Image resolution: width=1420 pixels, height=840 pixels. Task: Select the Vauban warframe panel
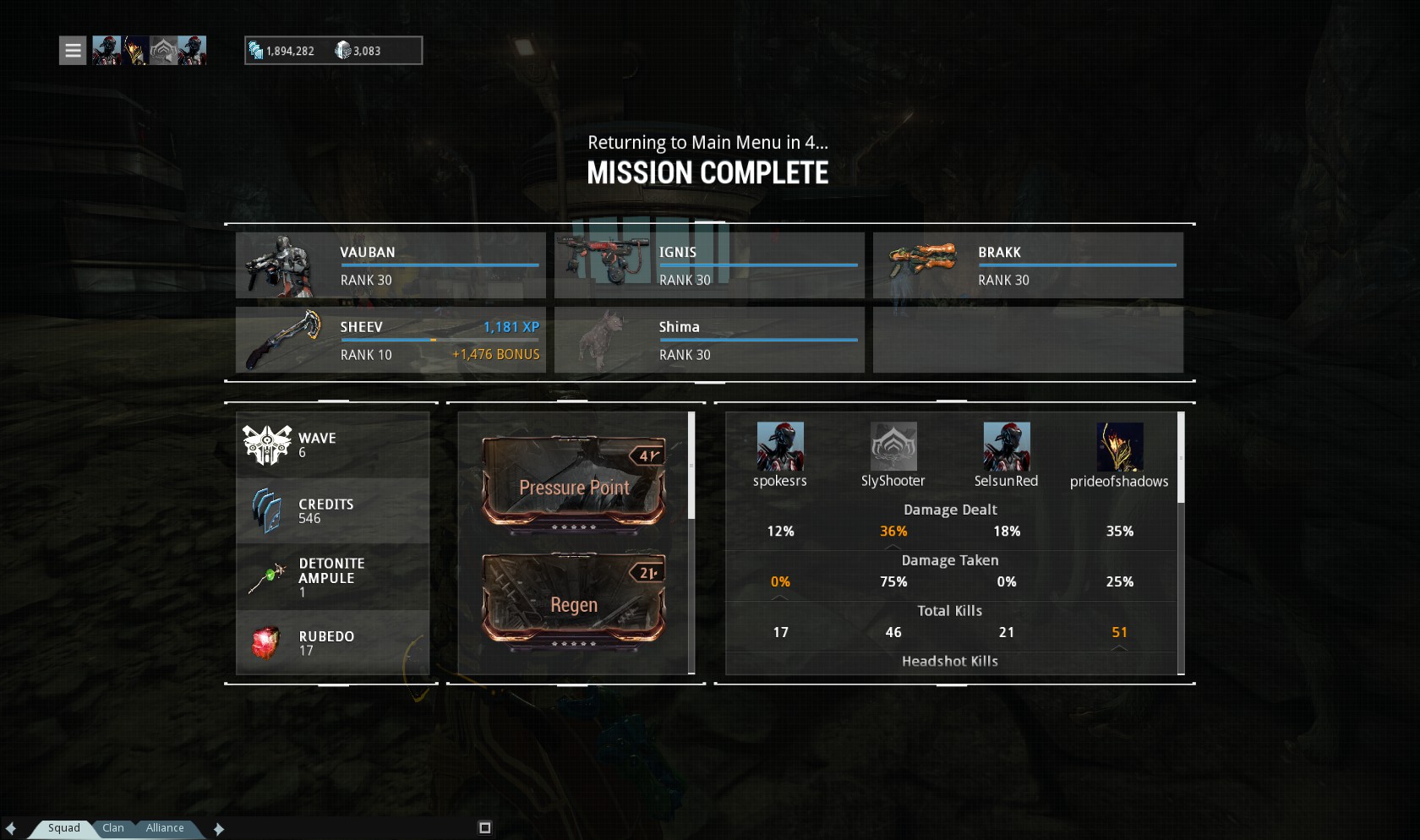[x=390, y=265]
